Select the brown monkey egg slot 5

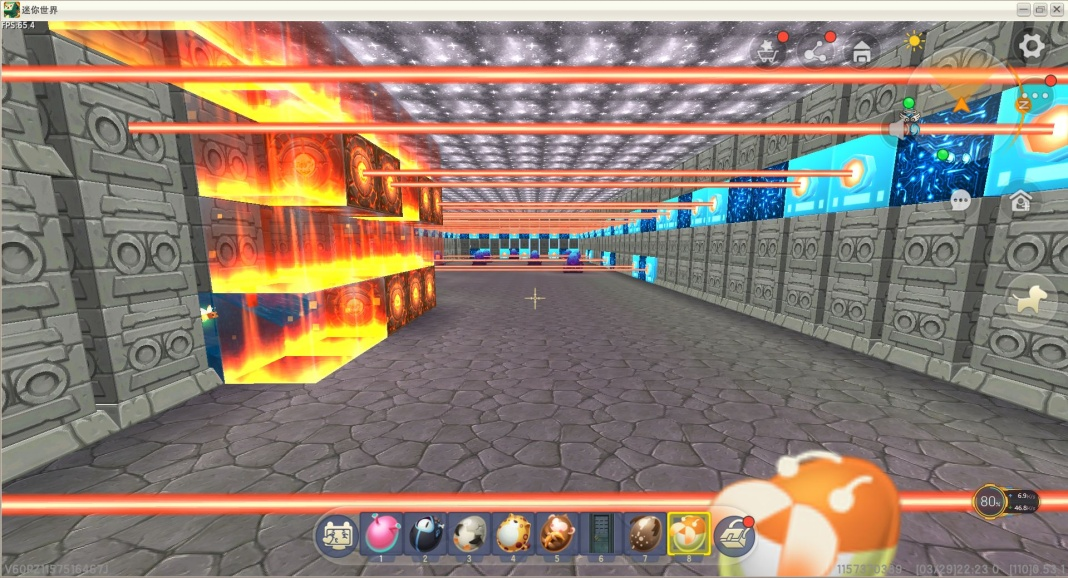pos(557,534)
